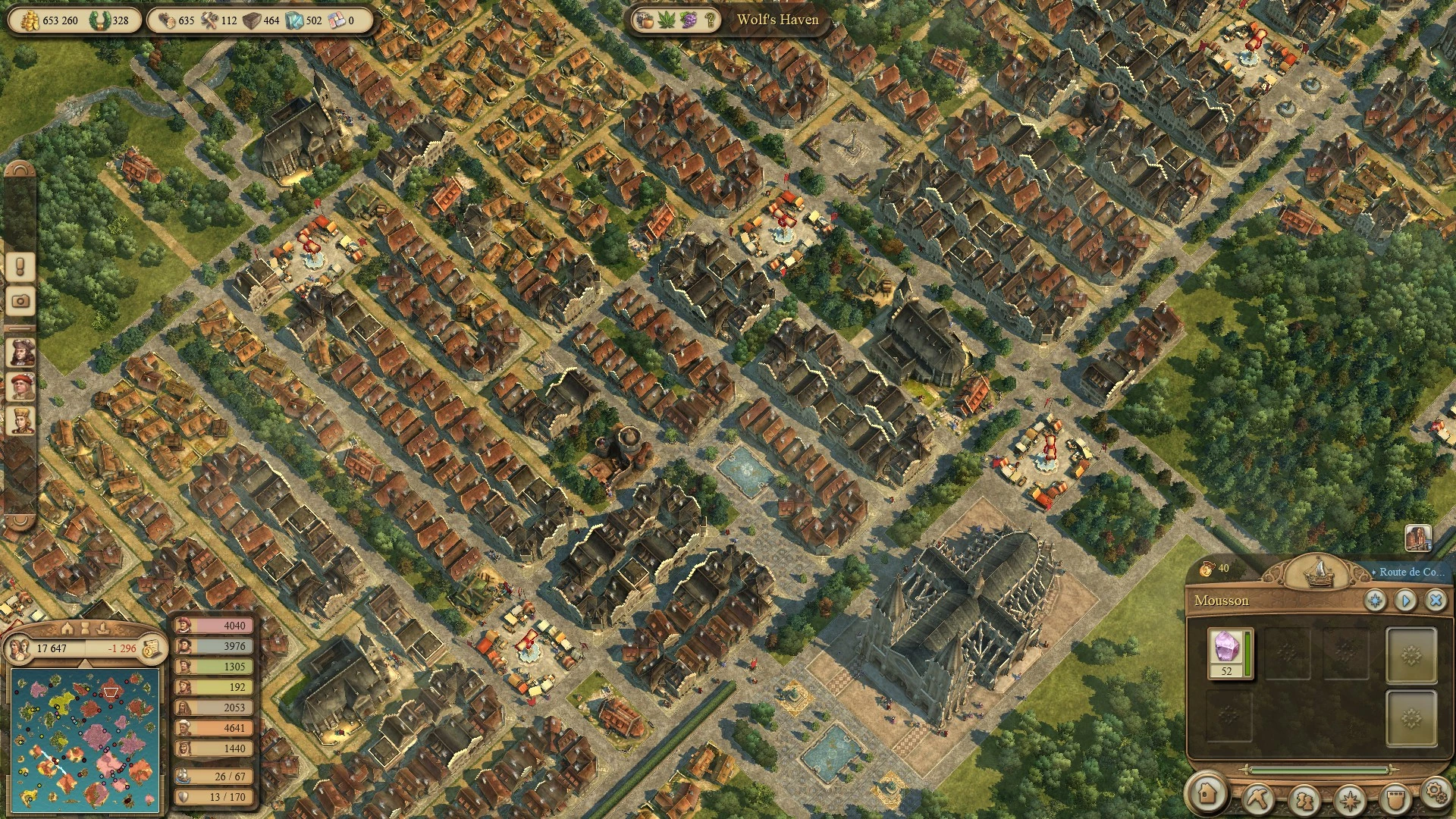Click the compass star button on Mousson panel
This screenshot has height=819, width=1456.
coord(1375,601)
